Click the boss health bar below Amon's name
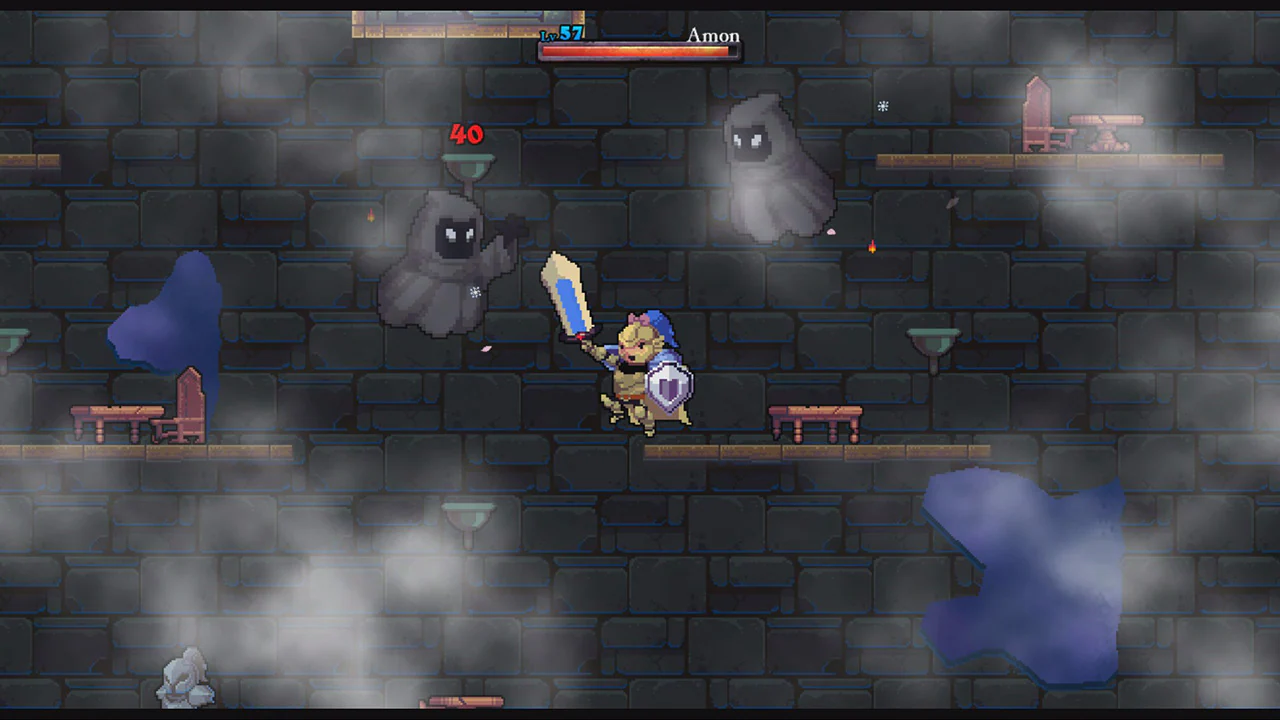This screenshot has width=1280, height=720. click(640, 50)
